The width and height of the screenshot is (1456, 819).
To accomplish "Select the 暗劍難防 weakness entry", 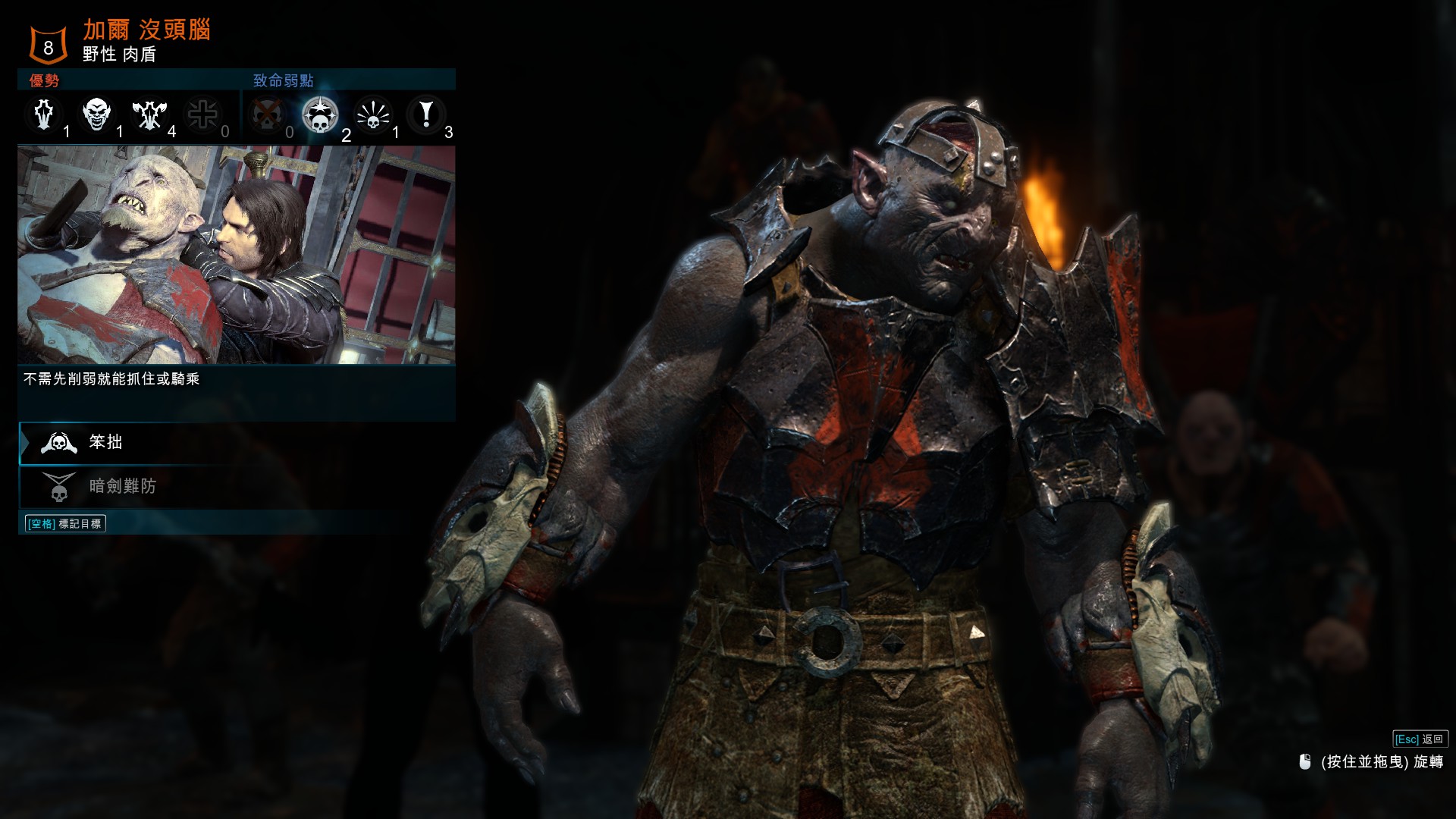I will 121,486.
